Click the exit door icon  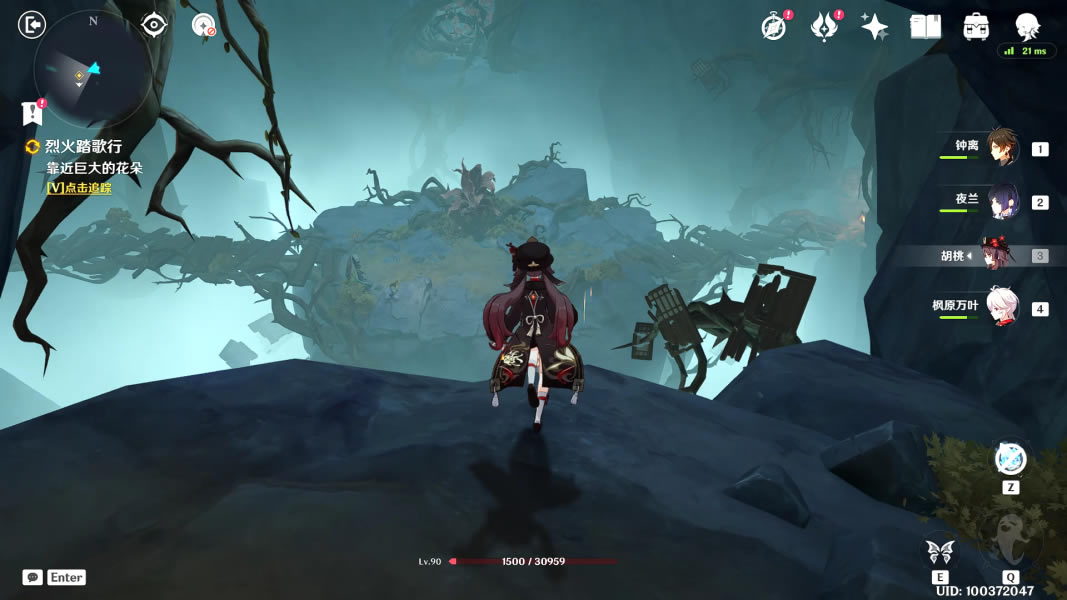coord(32,24)
